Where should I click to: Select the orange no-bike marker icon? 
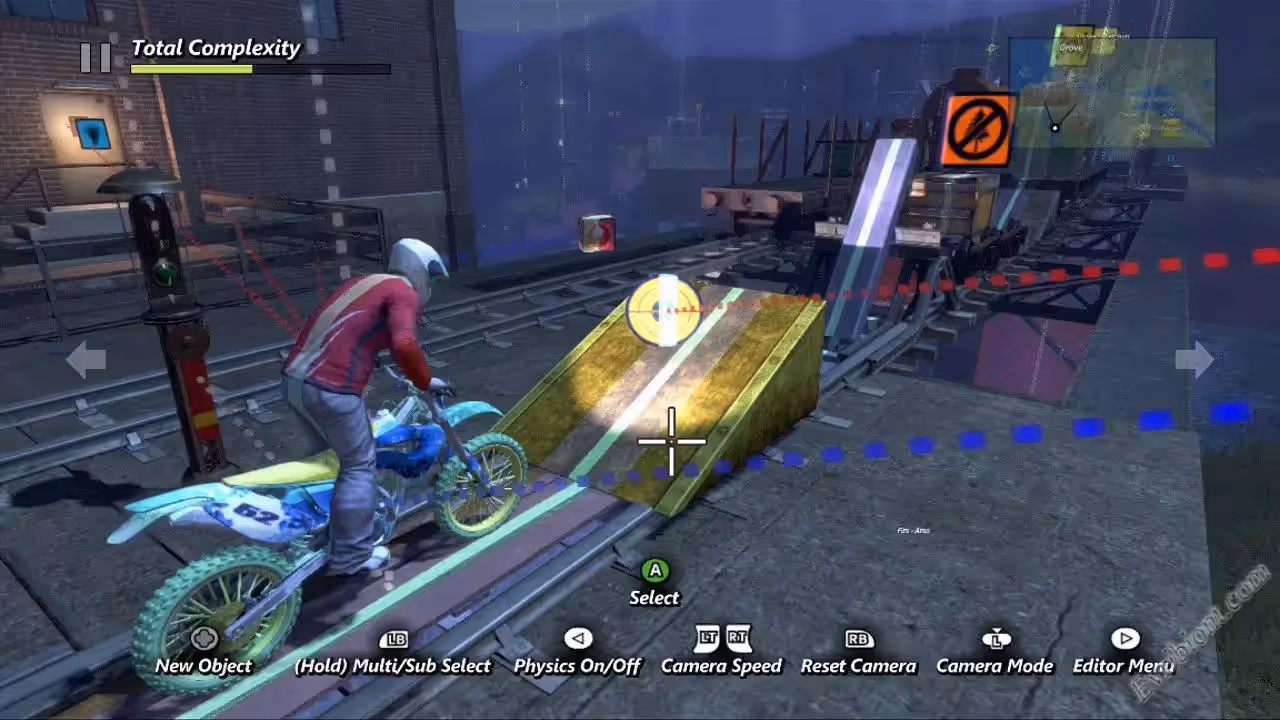(x=977, y=130)
